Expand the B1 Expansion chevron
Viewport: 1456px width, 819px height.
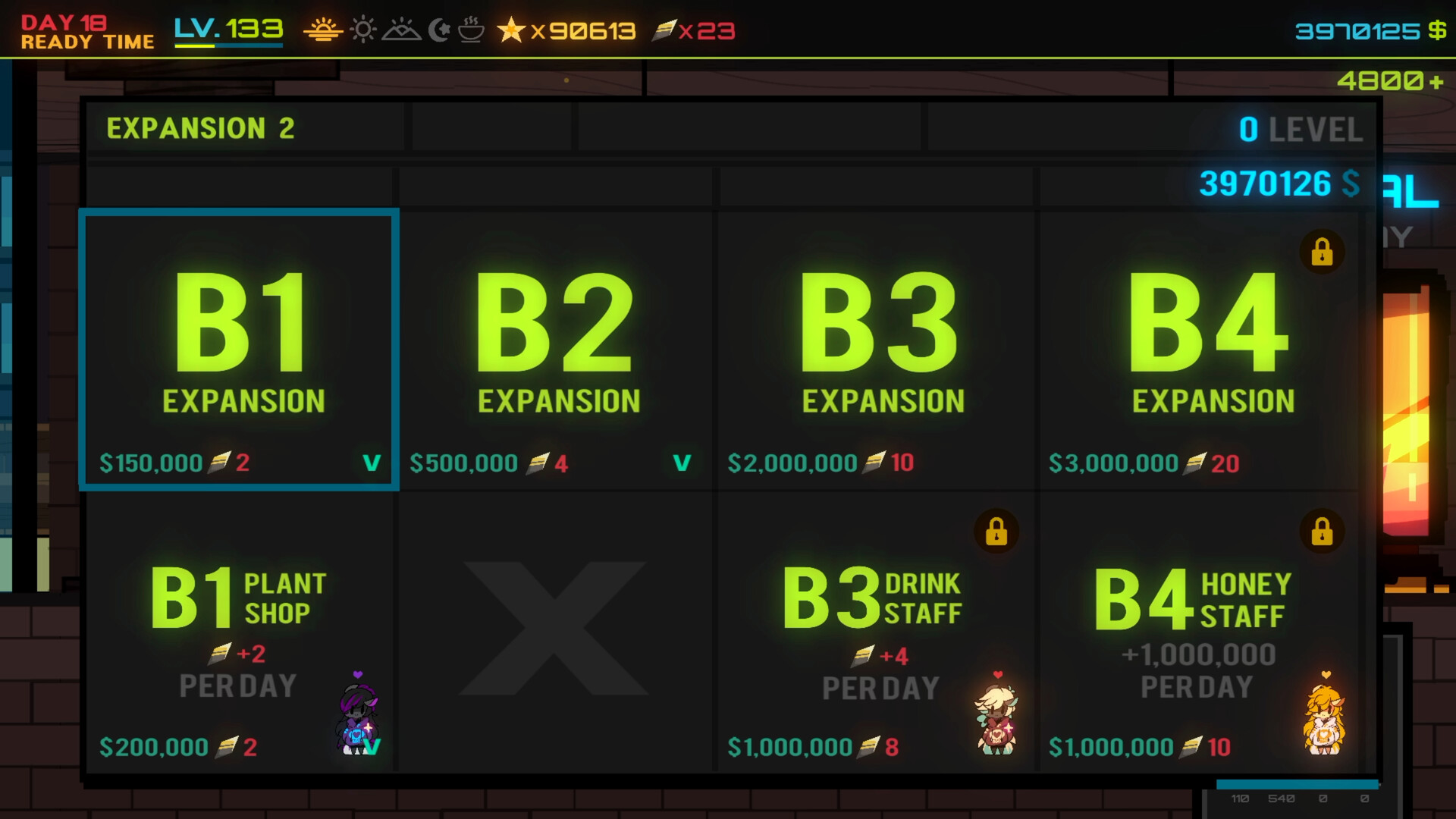point(371,463)
